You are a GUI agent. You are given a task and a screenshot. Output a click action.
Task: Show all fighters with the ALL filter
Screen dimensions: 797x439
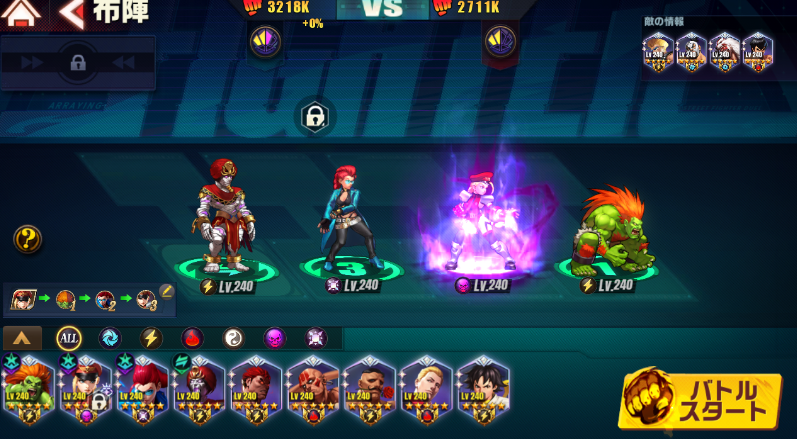point(68,338)
